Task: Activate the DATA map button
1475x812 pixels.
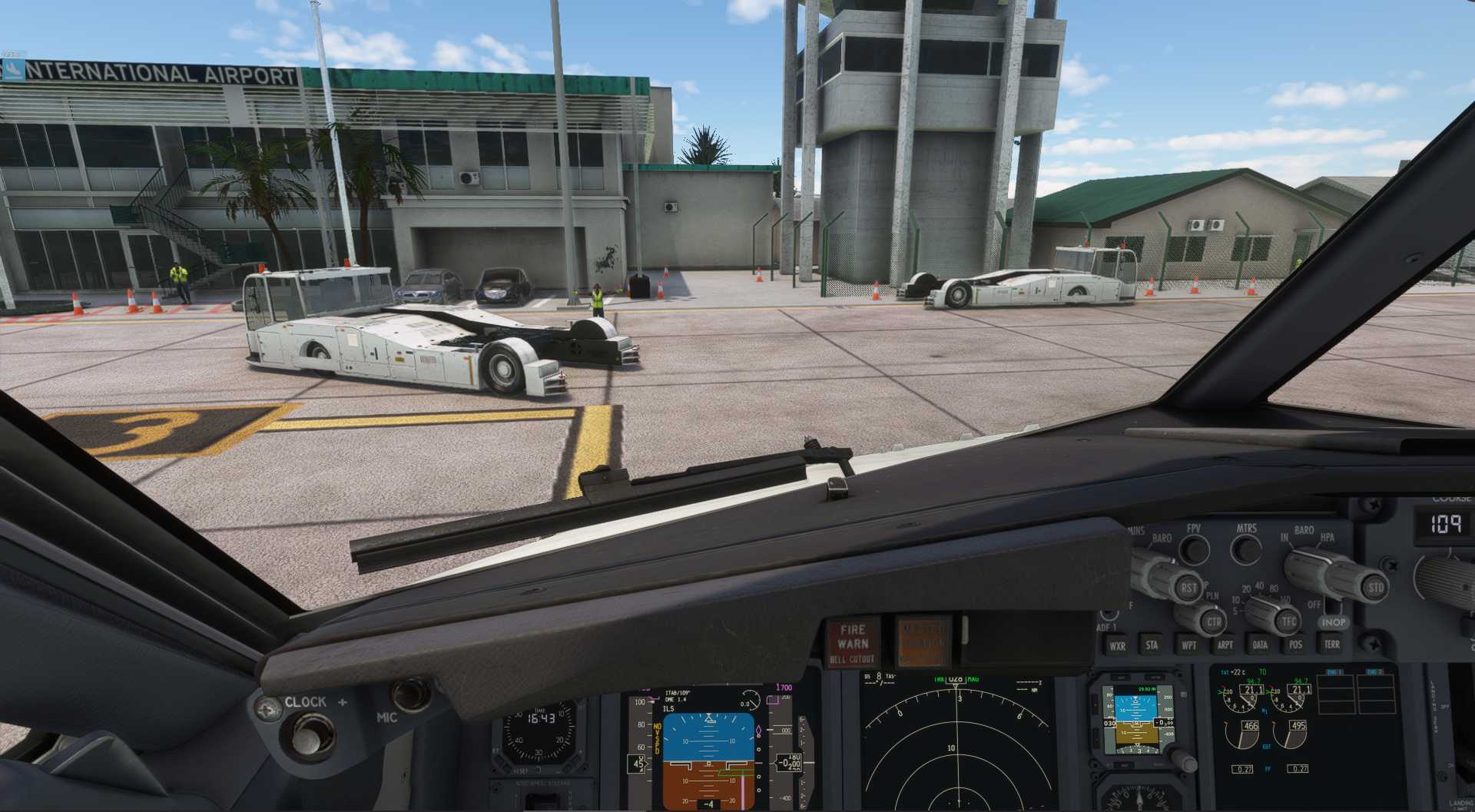Action: pyautogui.click(x=1260, y=645)
